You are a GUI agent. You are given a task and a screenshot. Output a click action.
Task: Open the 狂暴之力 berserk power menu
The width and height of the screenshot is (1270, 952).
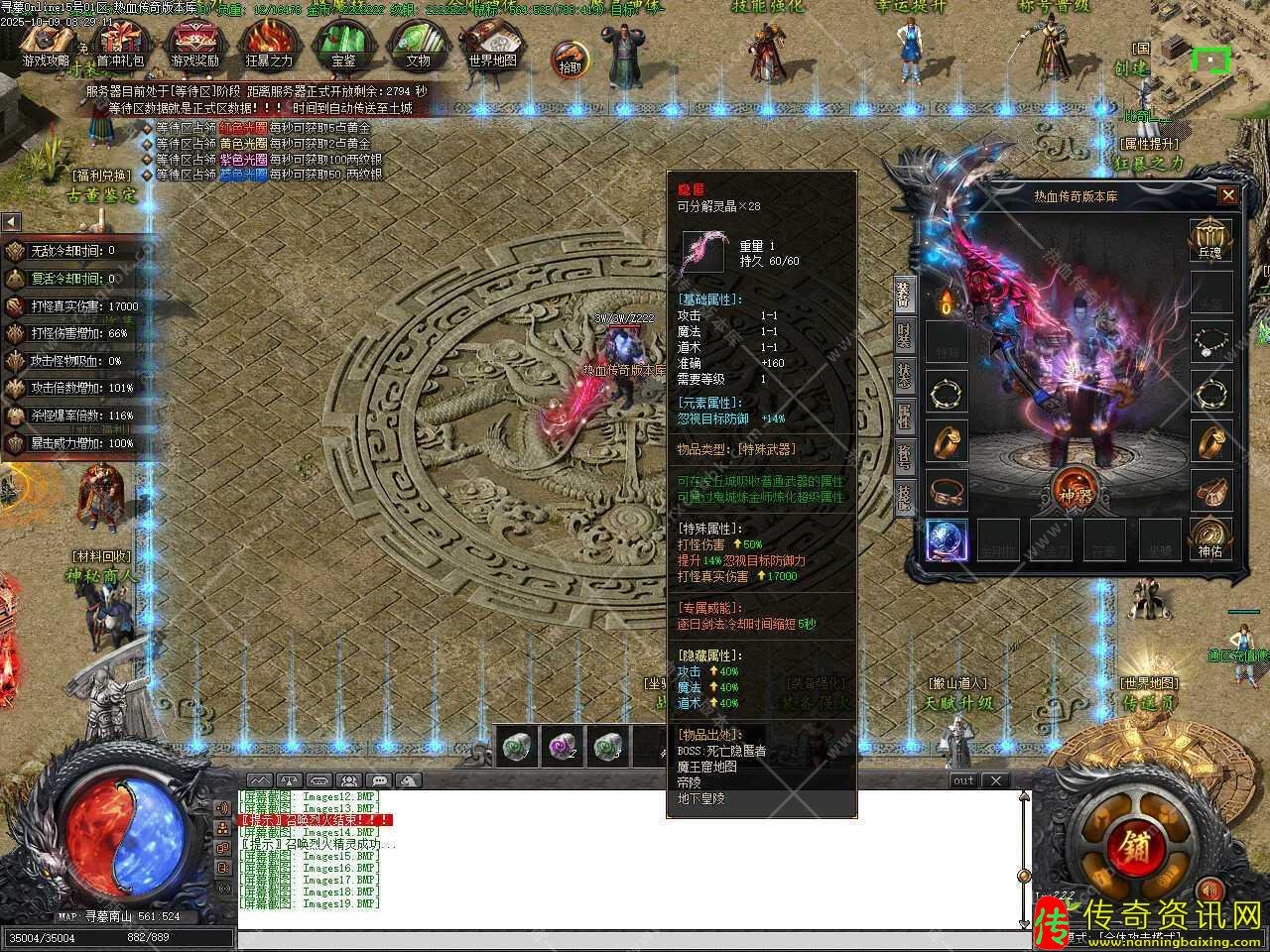(x=270, y=46)
